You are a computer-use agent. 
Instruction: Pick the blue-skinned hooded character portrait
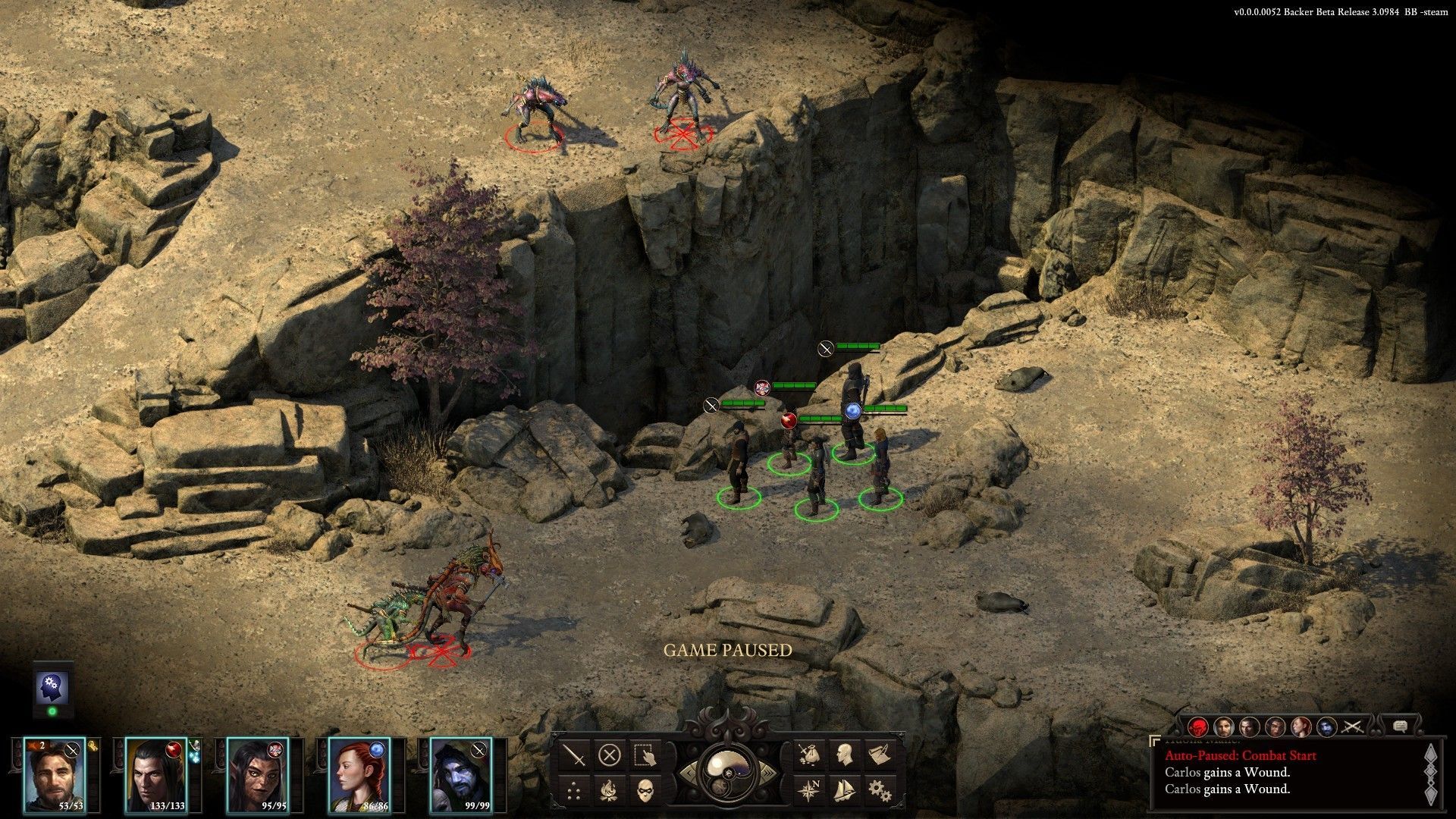pyautogui.click(x=460, y=773)
